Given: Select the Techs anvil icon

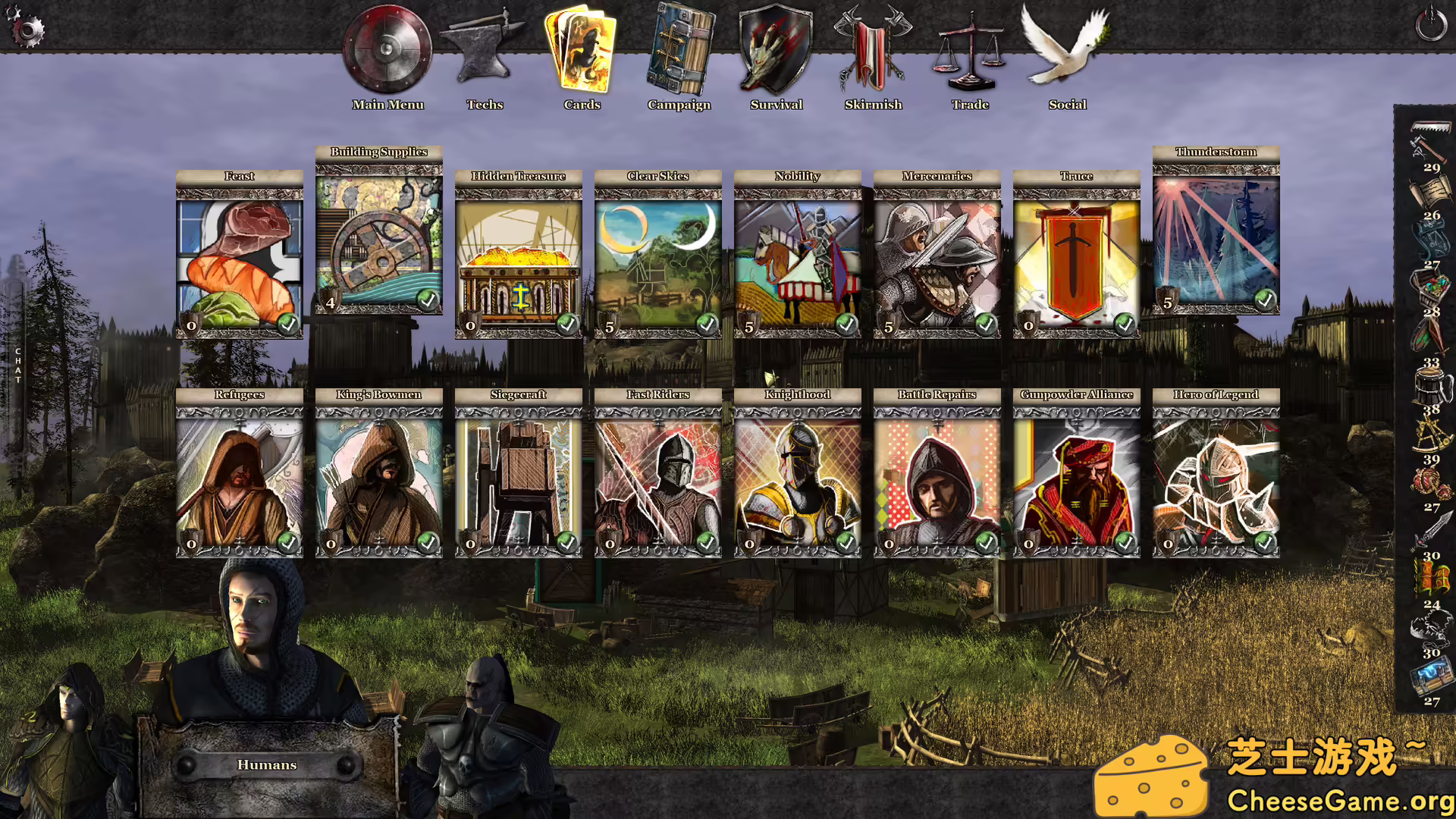Looking at the screenshot, I should (485, 49).
